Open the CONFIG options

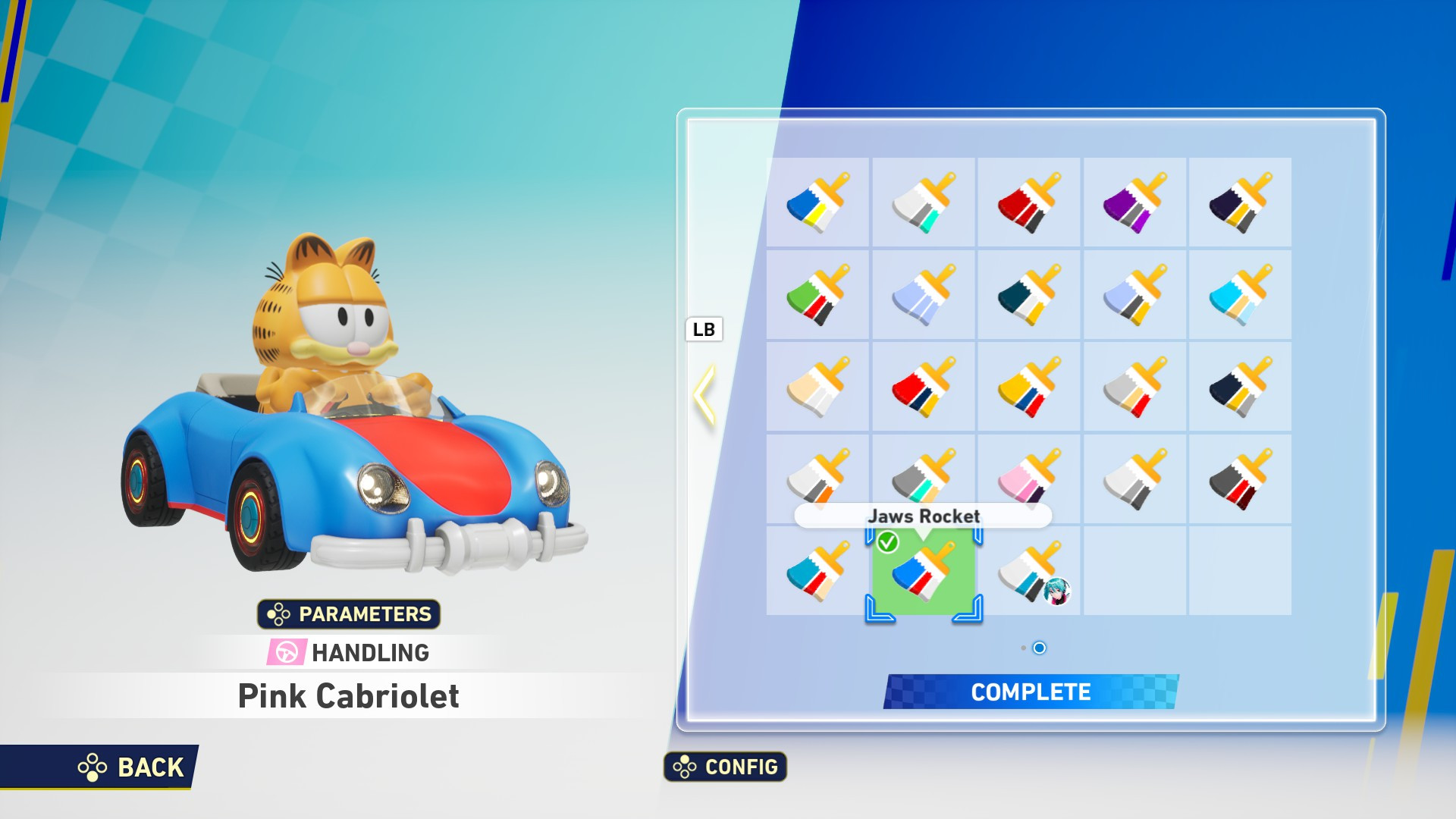tap(724, 767)
